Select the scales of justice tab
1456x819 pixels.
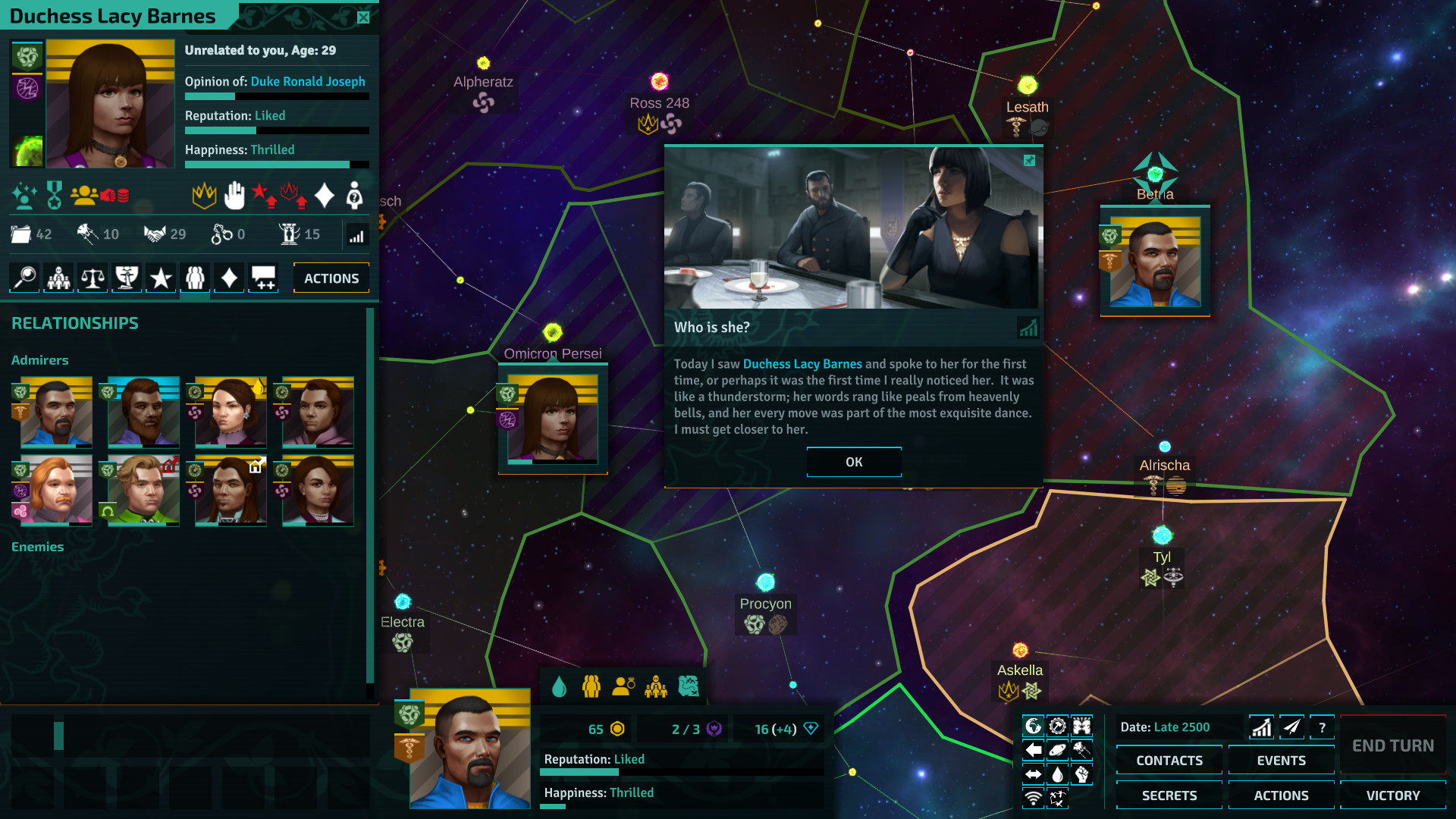[x=92, y=277]
